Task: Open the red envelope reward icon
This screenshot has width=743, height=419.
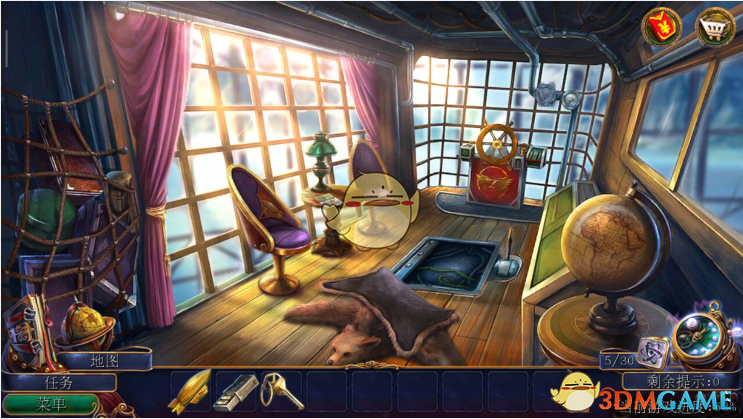Action: [x=662, y=28]
